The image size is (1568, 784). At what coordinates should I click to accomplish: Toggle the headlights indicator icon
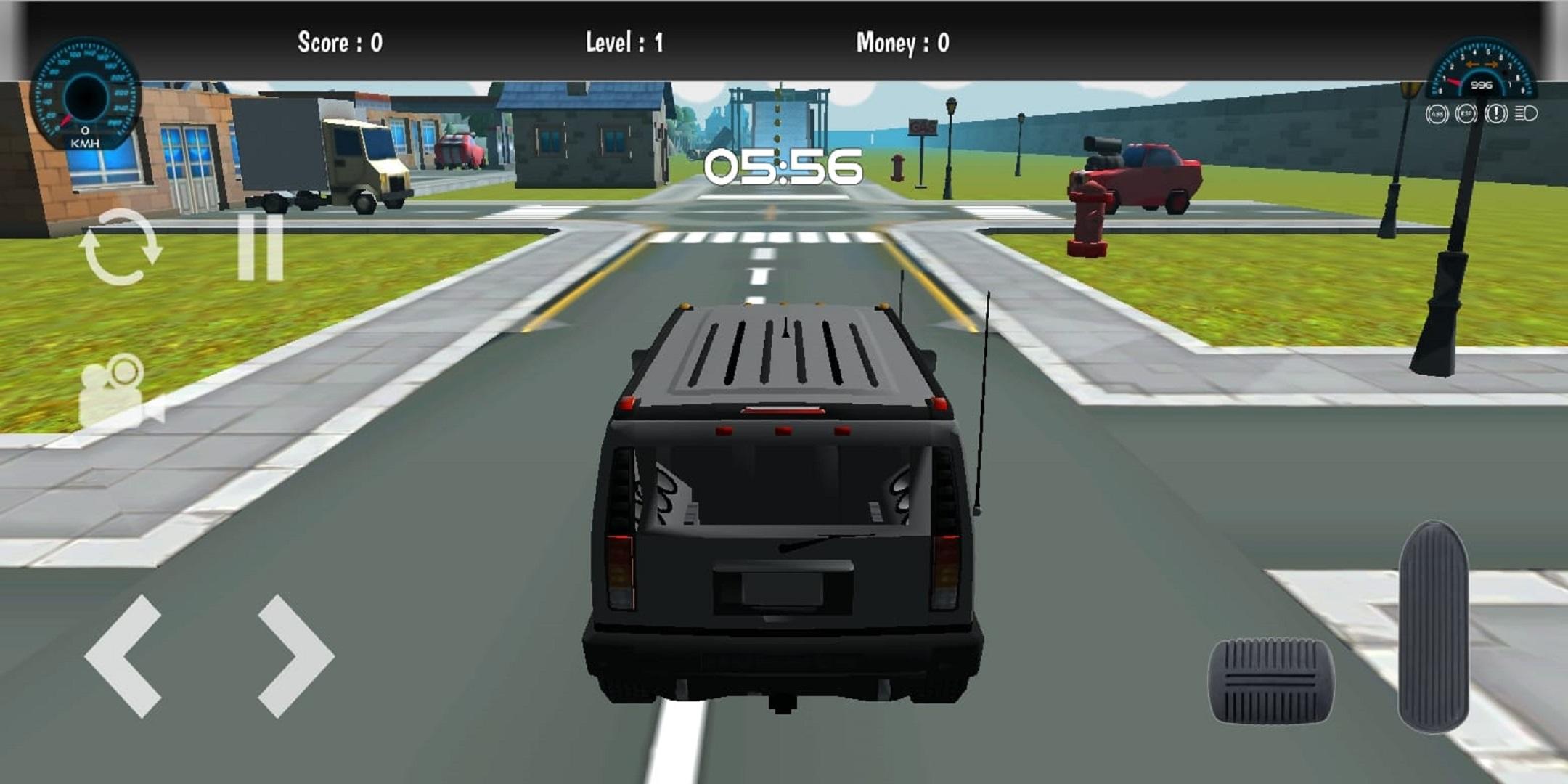click(1525, 114)
